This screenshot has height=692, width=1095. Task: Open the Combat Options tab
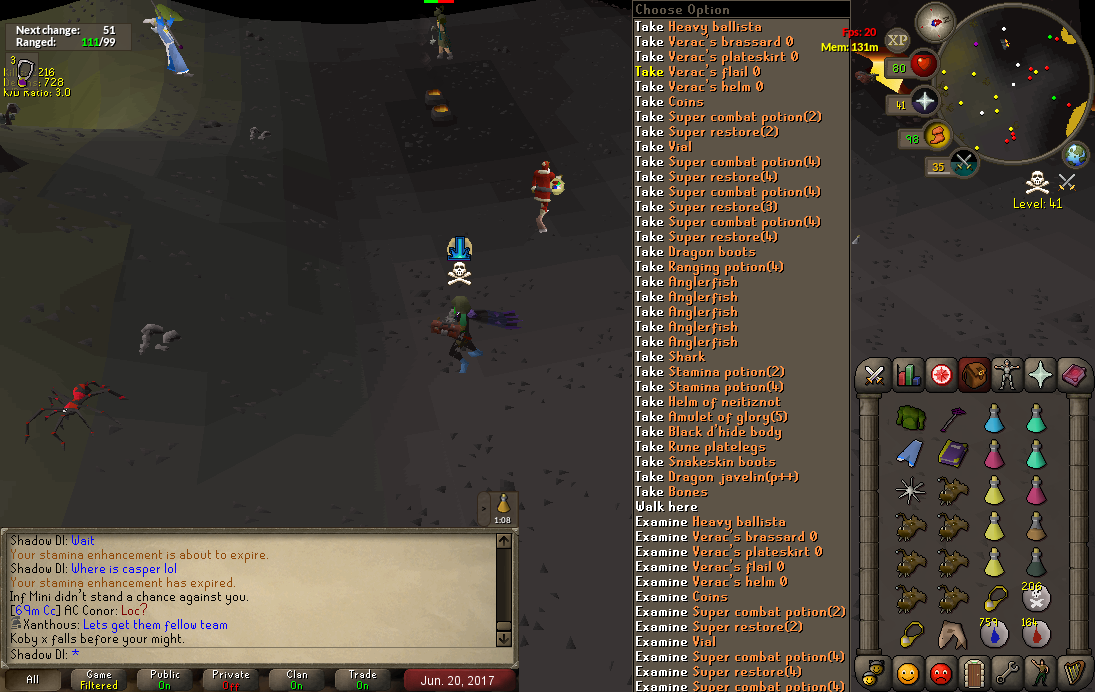click(x=875, y=375)
